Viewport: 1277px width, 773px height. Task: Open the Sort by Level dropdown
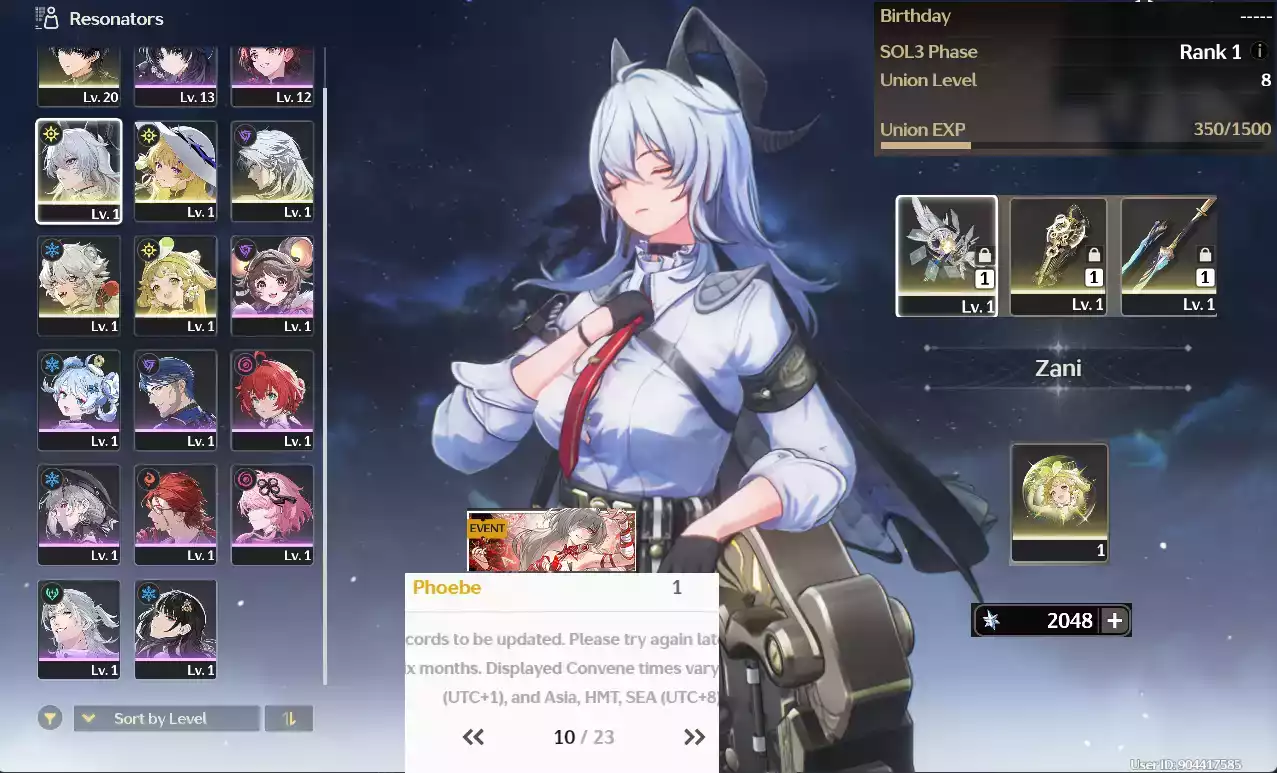166,718
